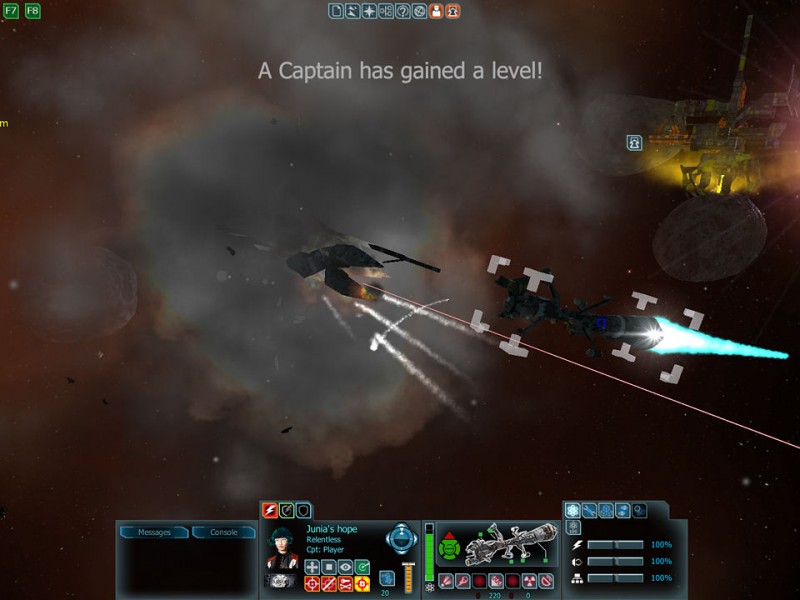800x600 pixels.
Task: Toggle the eye icon order button
Action: [x=345, y=567]
